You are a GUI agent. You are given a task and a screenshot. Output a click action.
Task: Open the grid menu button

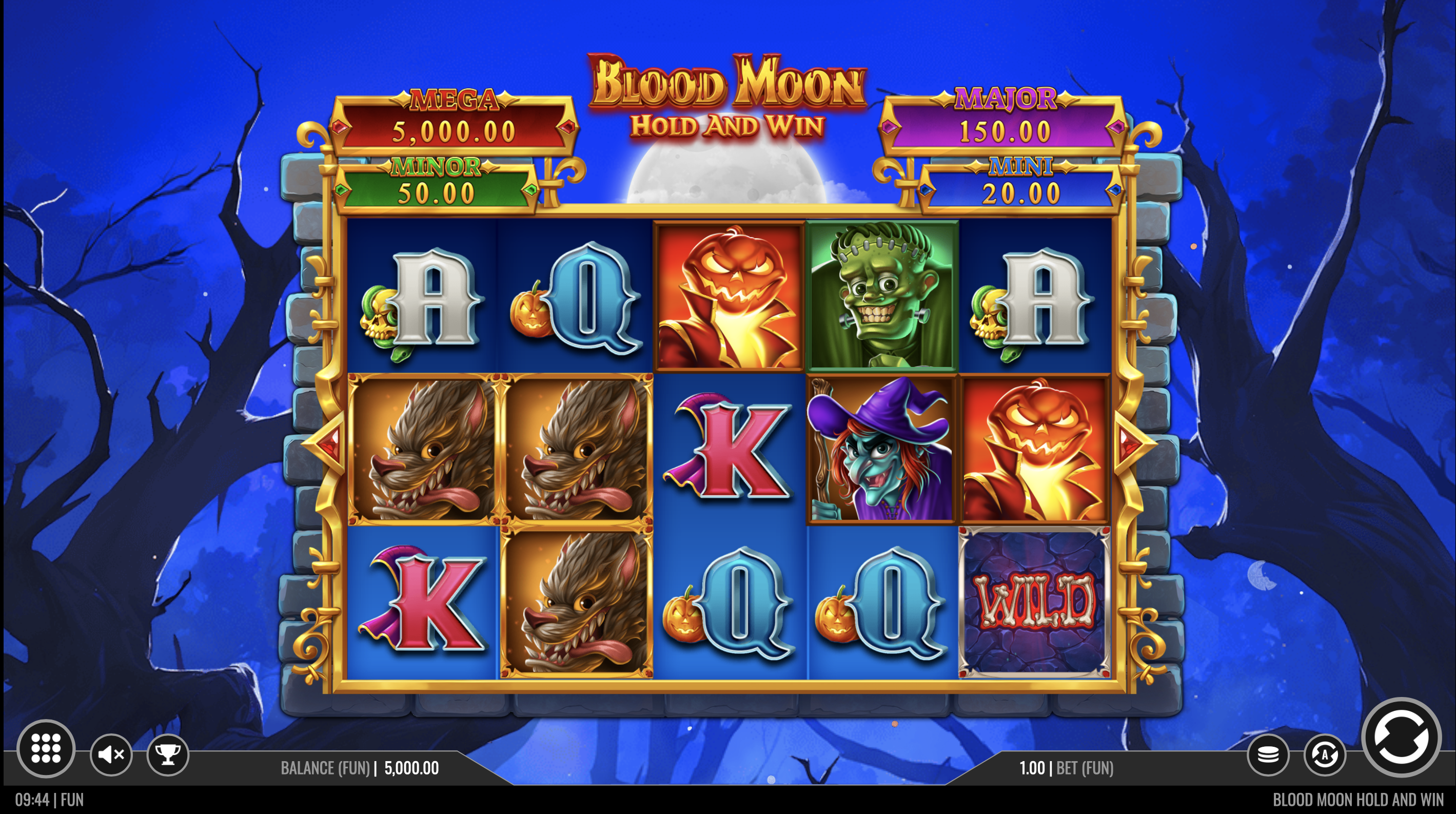[46, 748]
